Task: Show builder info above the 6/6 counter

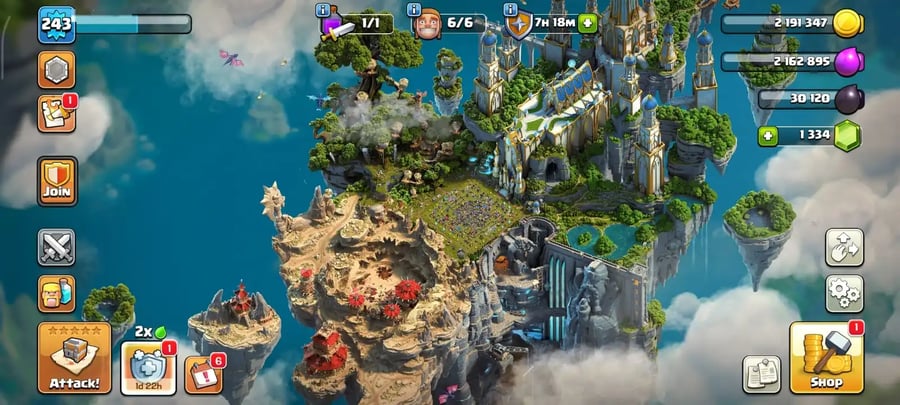Action: click(x=415, y=10)
